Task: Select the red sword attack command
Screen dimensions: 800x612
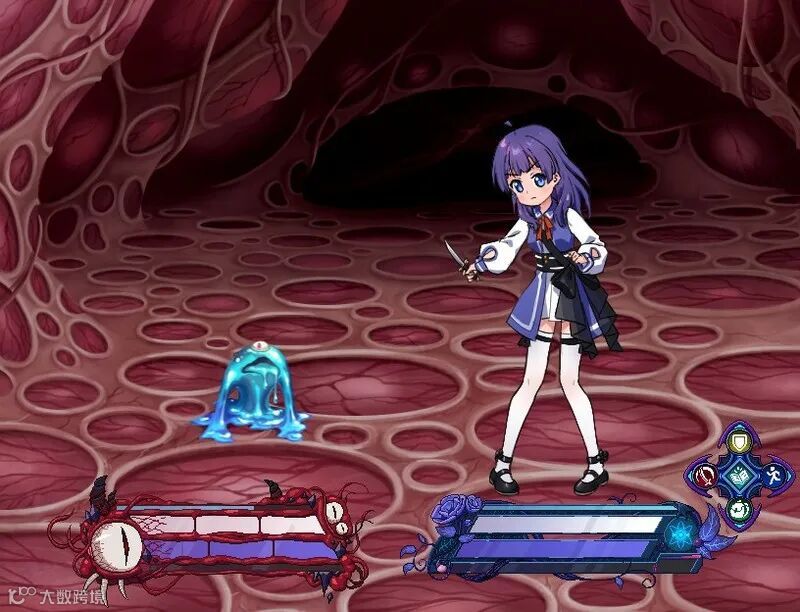Action: (704, 476)
